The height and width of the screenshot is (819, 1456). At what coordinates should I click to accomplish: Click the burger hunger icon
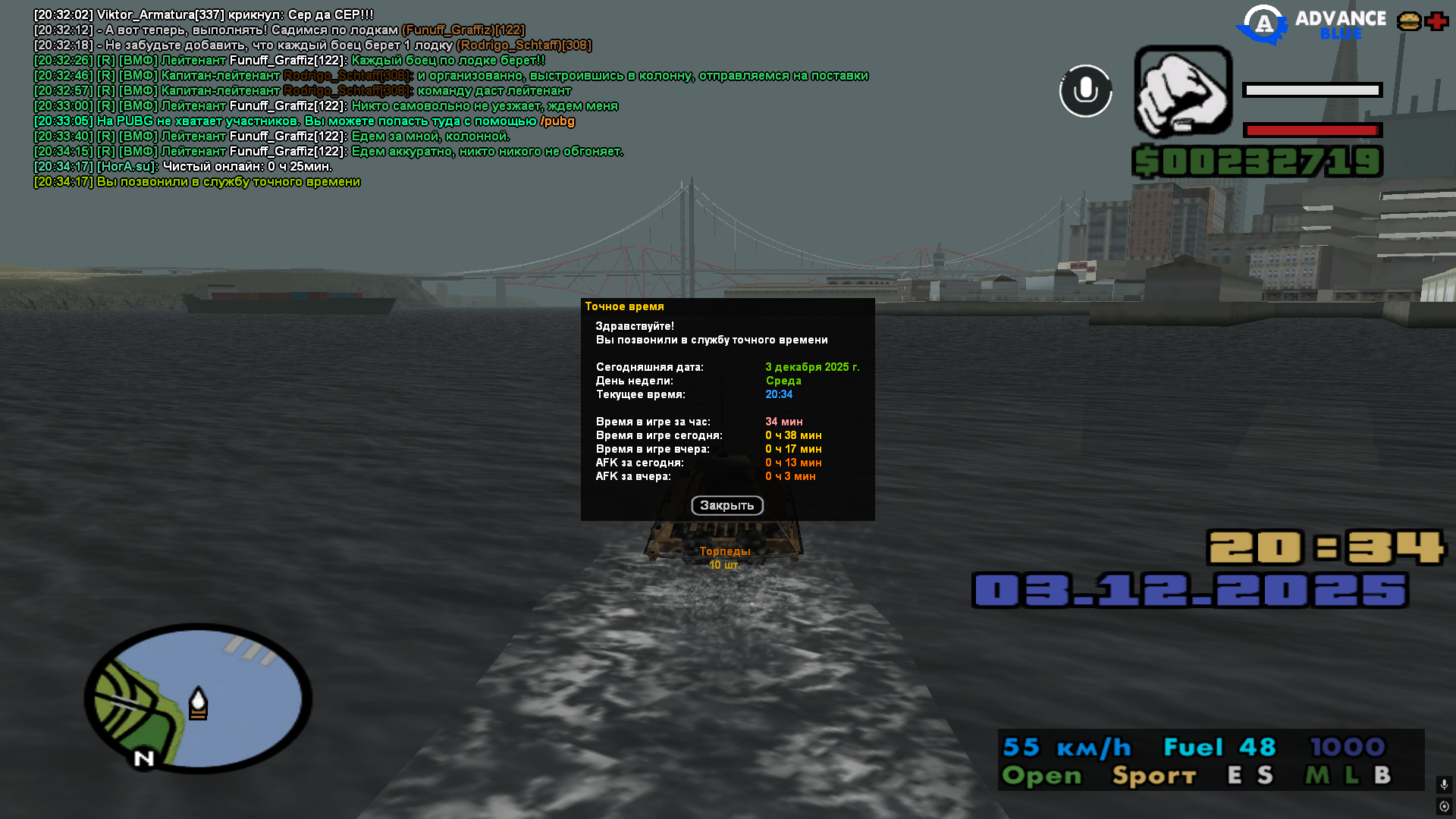click(1409, 21)
